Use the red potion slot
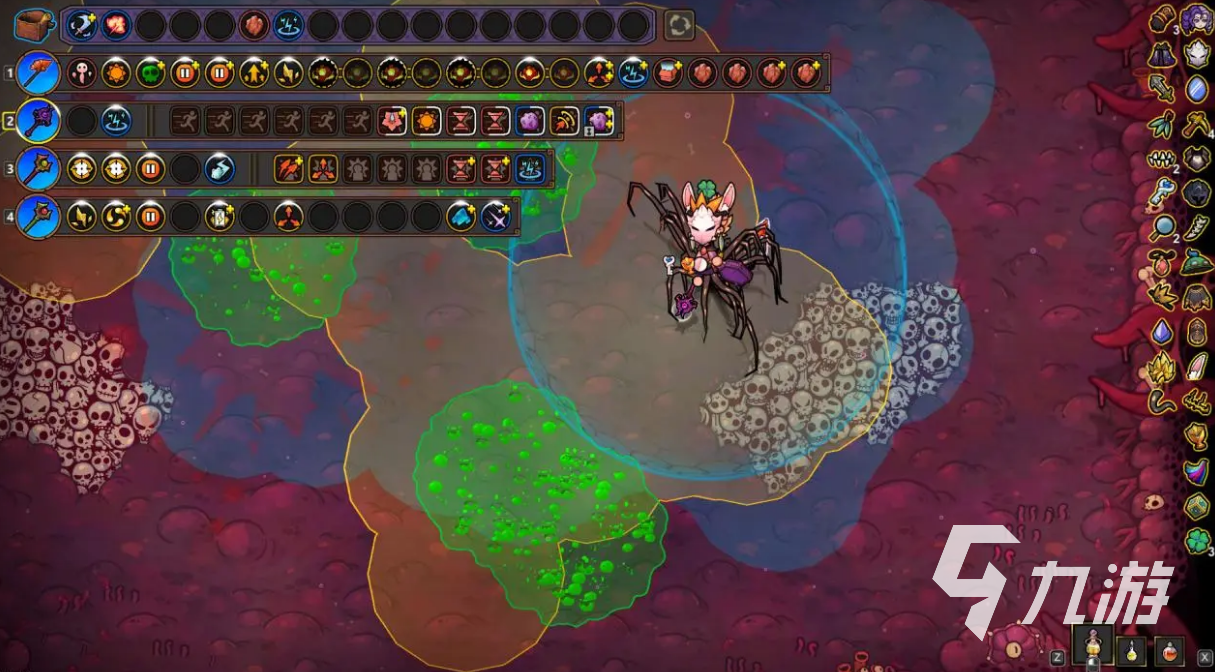 [x=1168, y=650]
